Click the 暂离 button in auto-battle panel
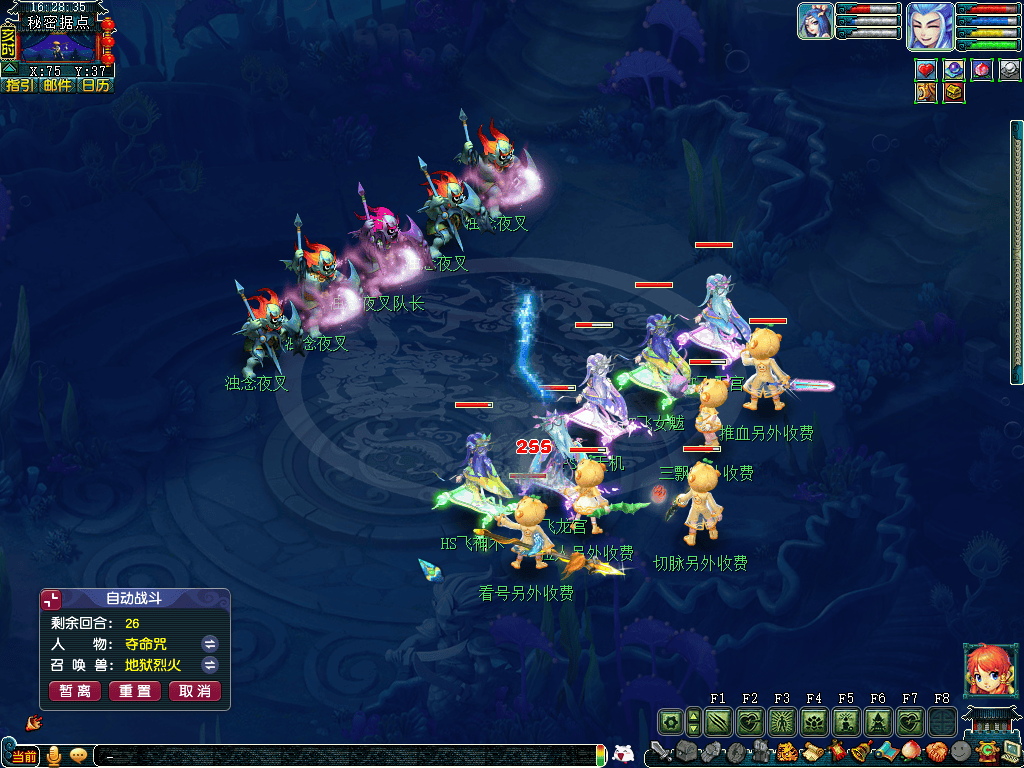This screenshot has height=768, width=1024. point(75,691)
